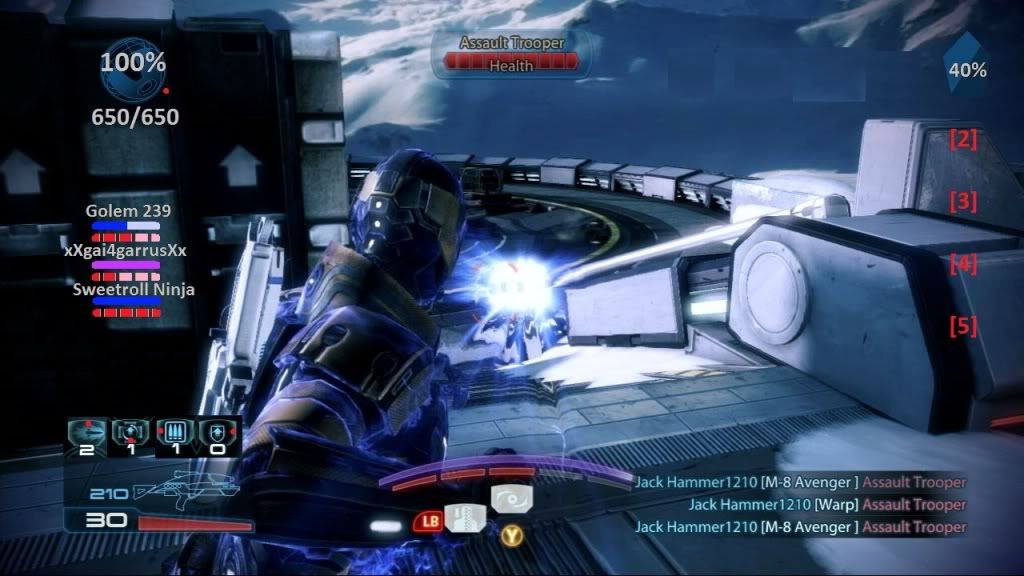The height and width of the screenshot is (576, 1024).
Task: Select the missile launcher consumable icon
Action: click(88, 433)
